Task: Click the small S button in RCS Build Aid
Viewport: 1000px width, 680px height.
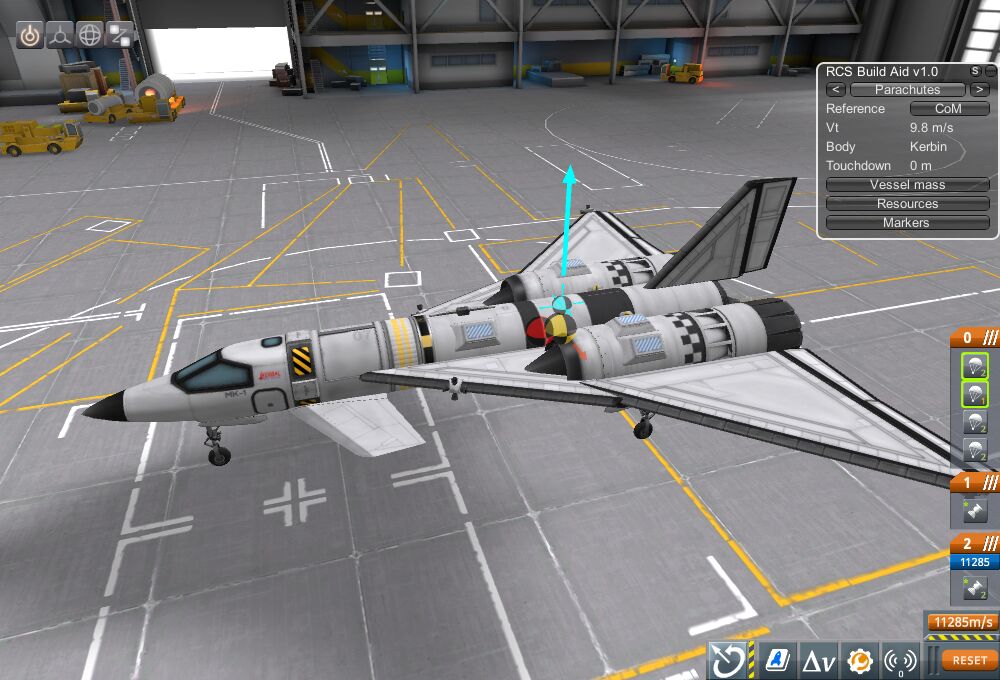Action: point(975,71)
